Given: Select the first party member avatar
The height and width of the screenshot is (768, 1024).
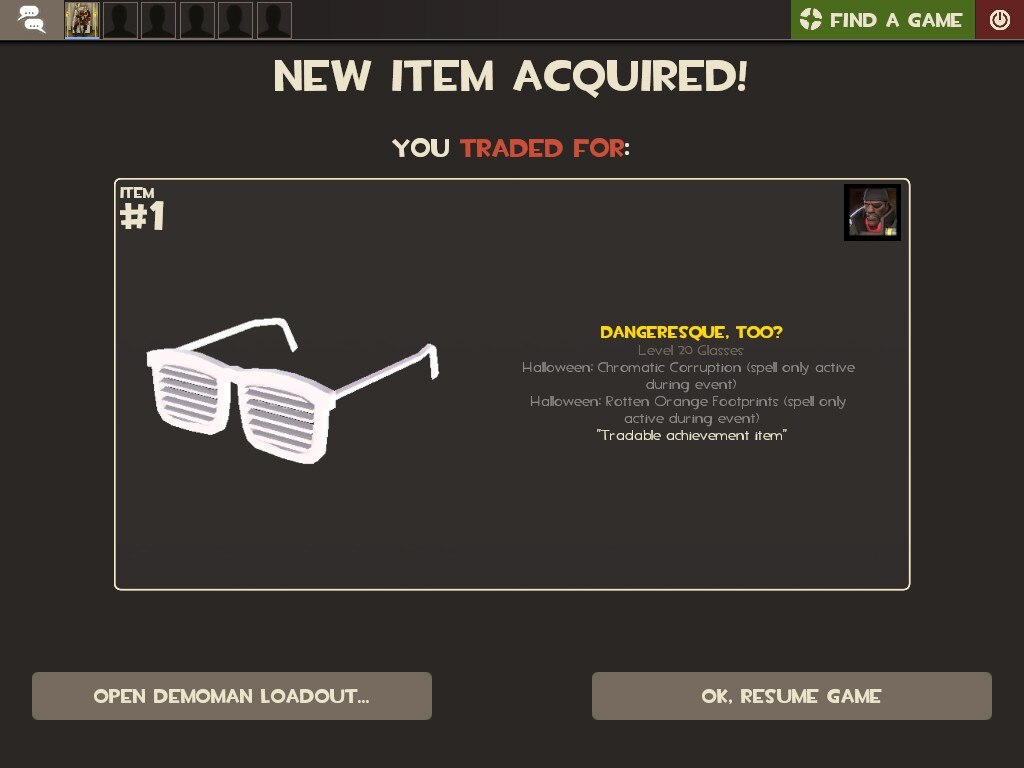Looking at the screenshot, I should tap(82, 20).
